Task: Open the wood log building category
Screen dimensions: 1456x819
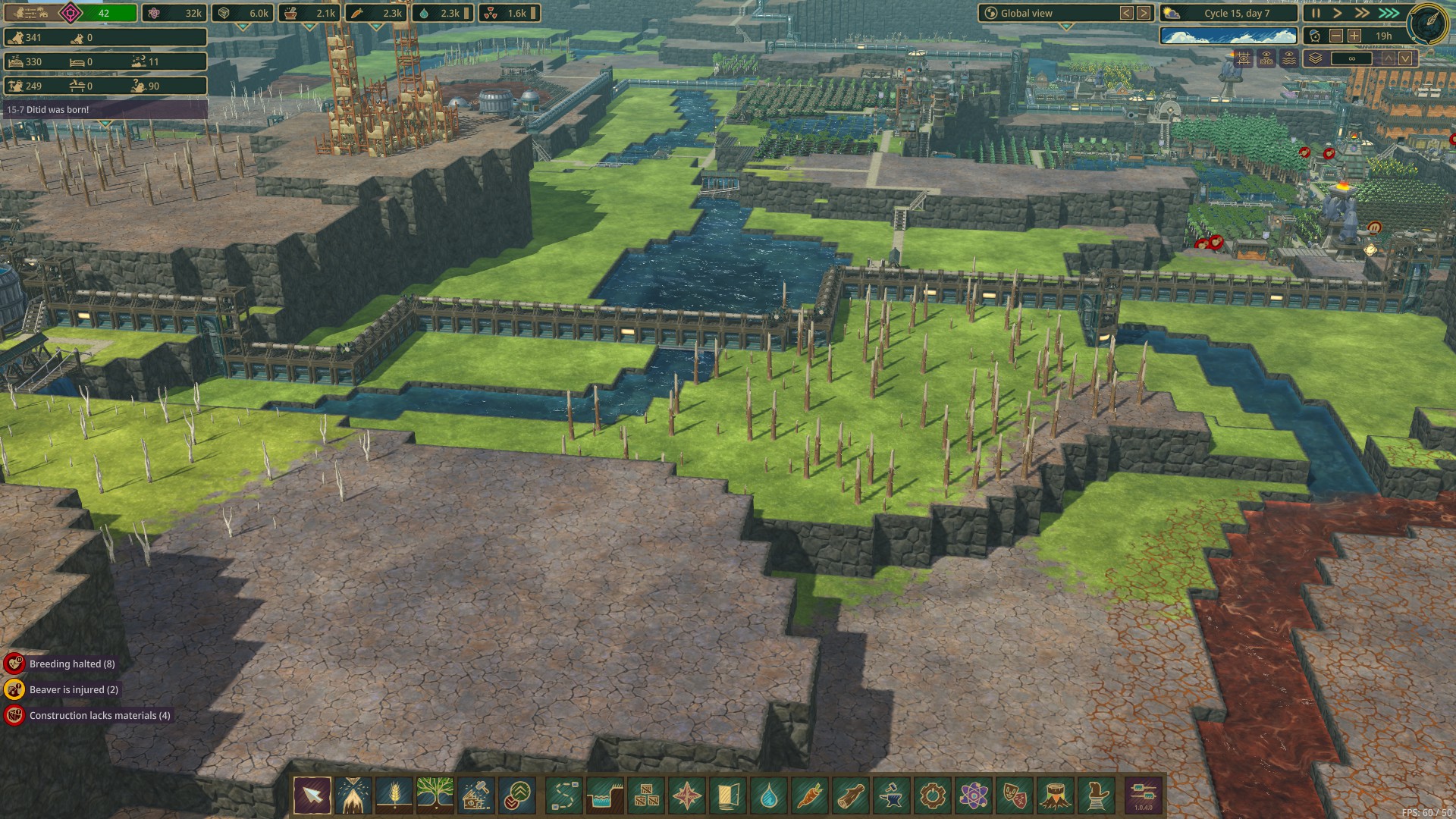Action: pos(851,796)
